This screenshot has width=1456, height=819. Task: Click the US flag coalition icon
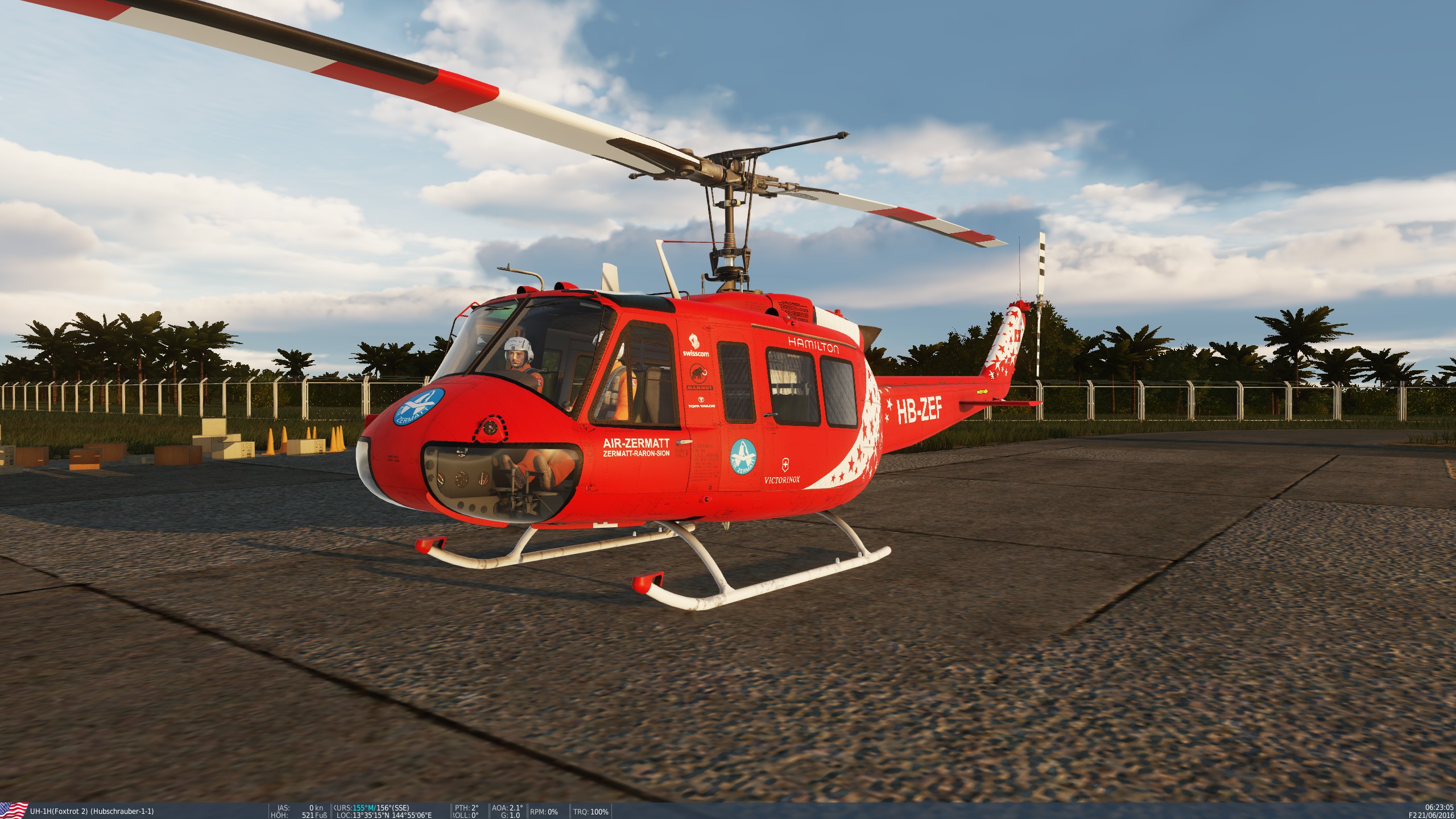(14, 810)
